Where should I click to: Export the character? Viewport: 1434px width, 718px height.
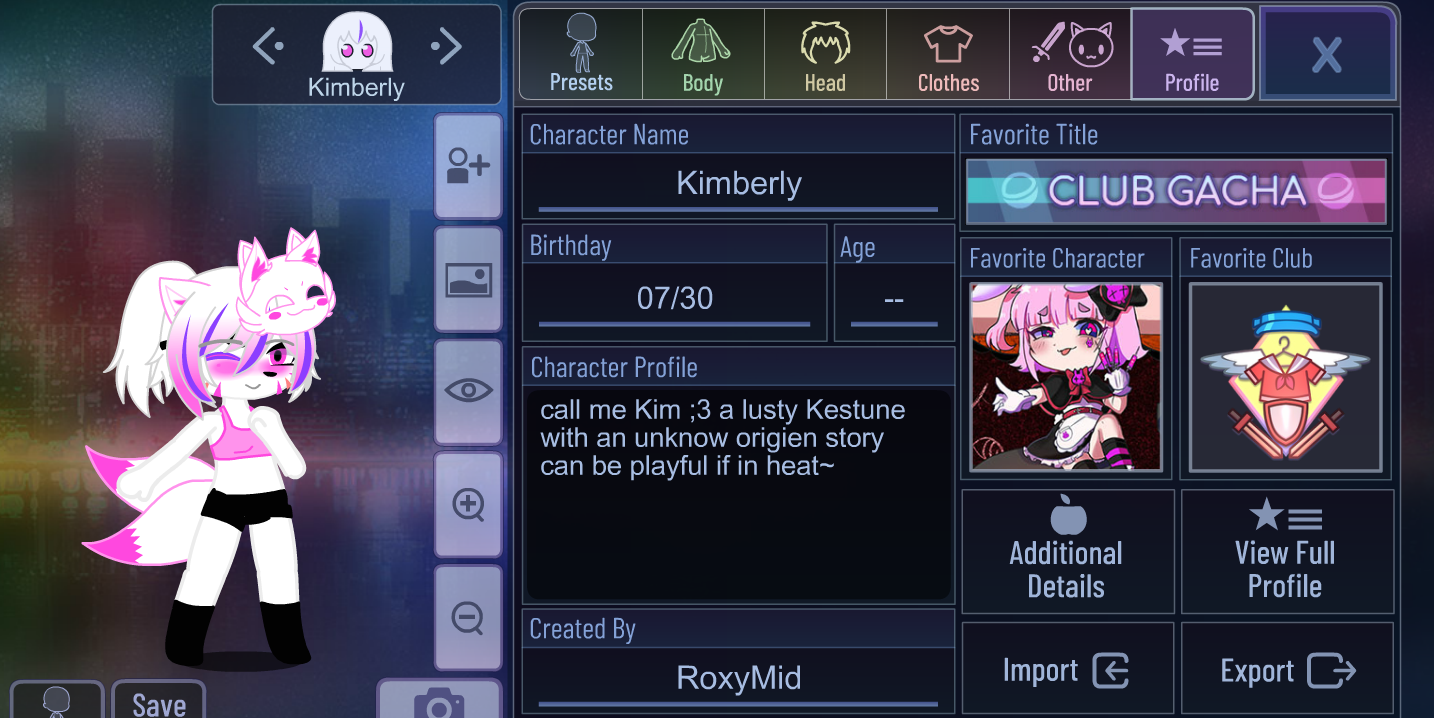1286,670
